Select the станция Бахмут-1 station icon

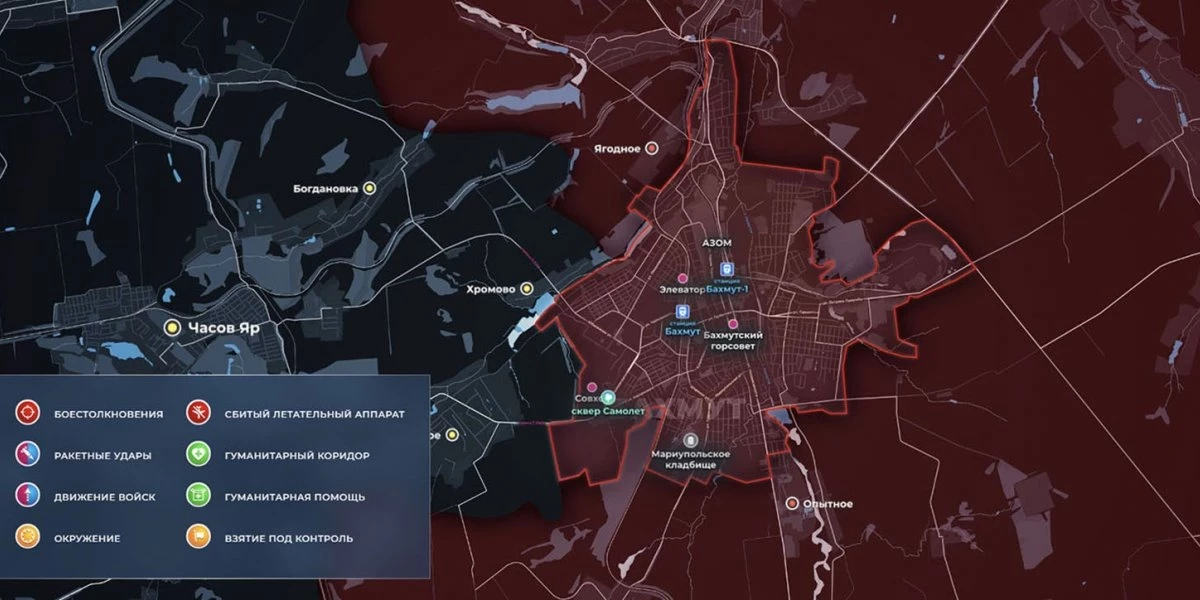[x=726, y=270]
